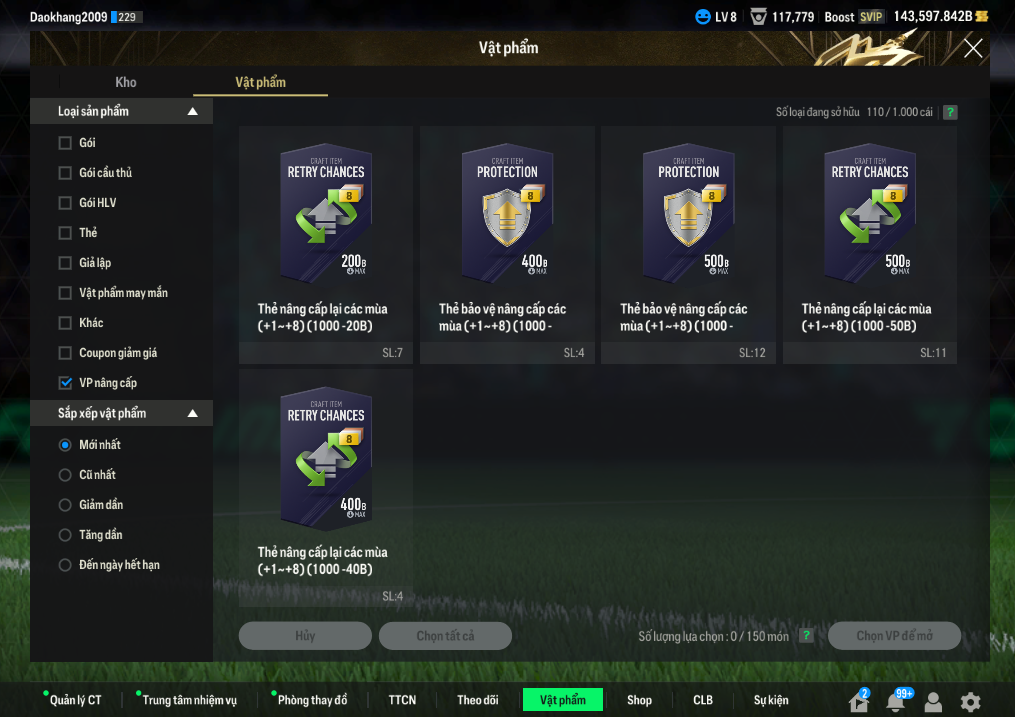This screenshot has height=717, width=1015.
Task: Close the Vật phẩm window
Action: click(972, 48)
